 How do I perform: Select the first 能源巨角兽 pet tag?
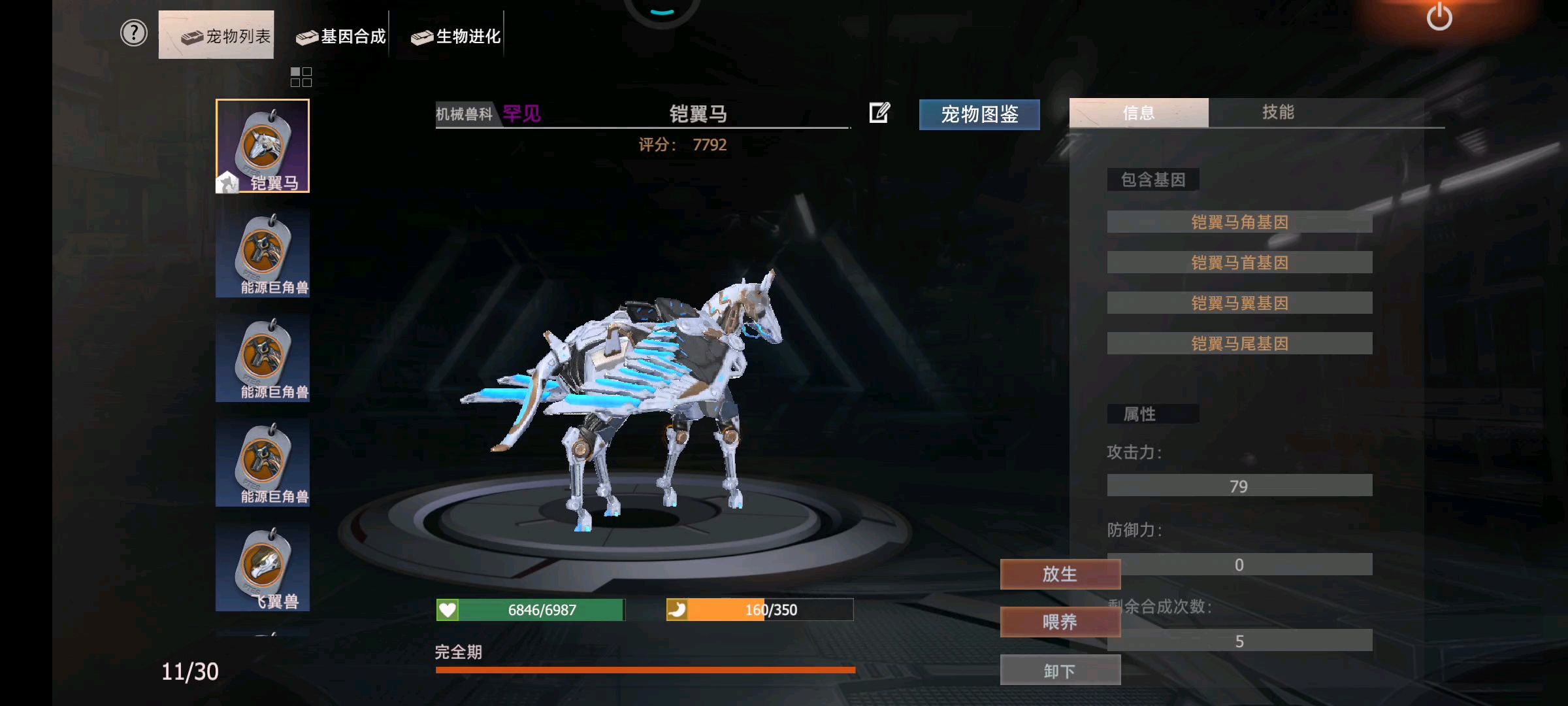pyautogui.click(x=263, y=252)
